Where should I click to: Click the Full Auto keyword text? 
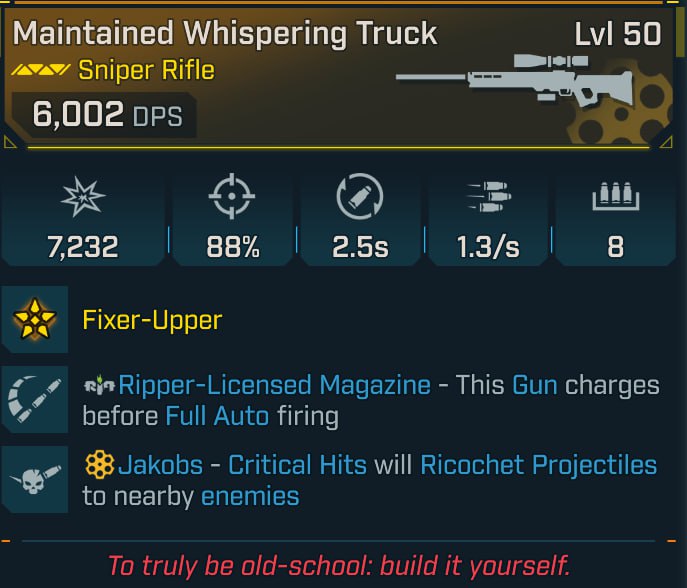click(217, 415)
